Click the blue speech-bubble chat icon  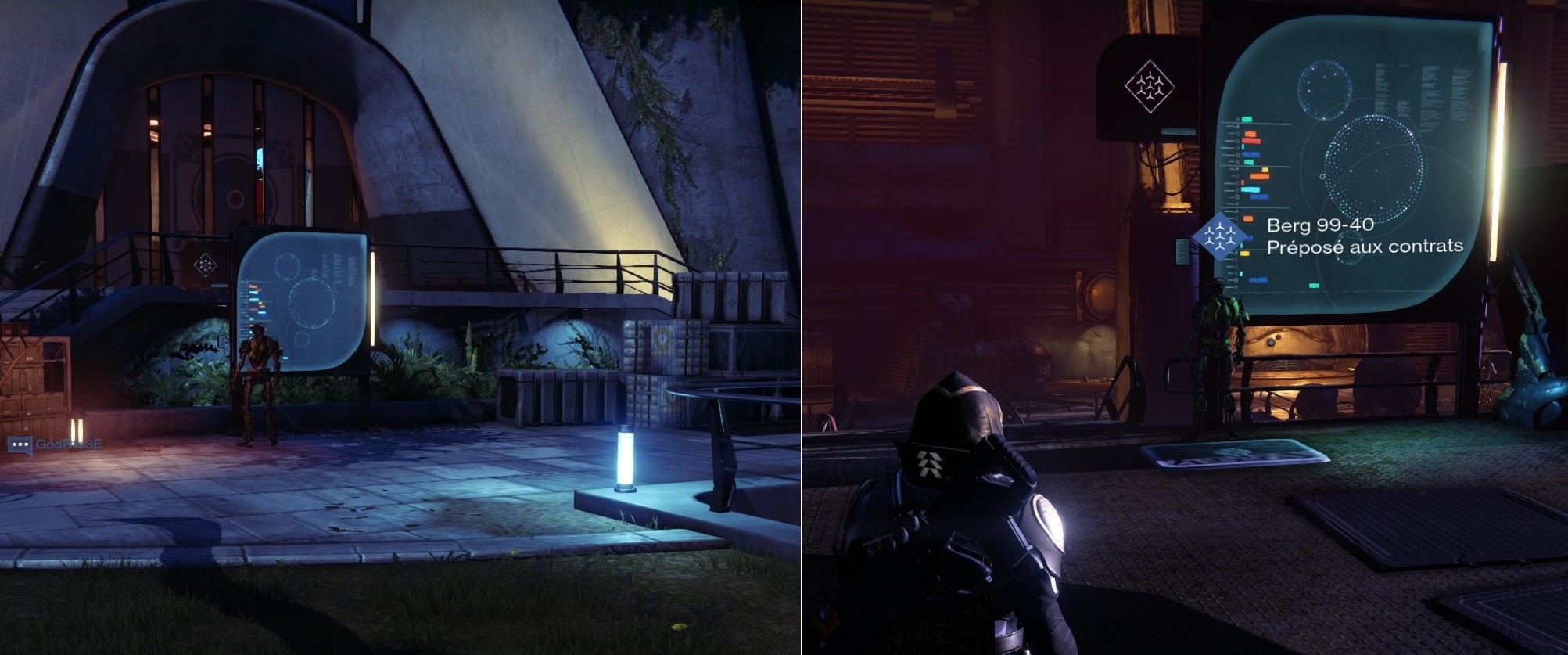20,444
